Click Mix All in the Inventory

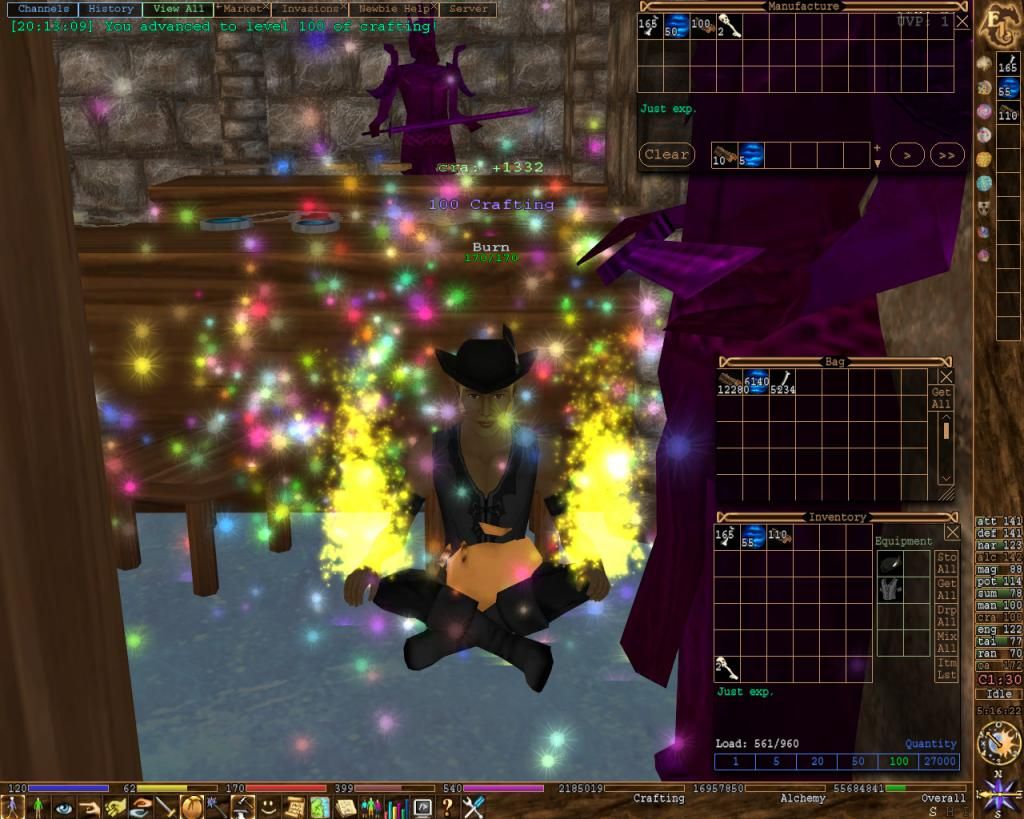(946, 642)
